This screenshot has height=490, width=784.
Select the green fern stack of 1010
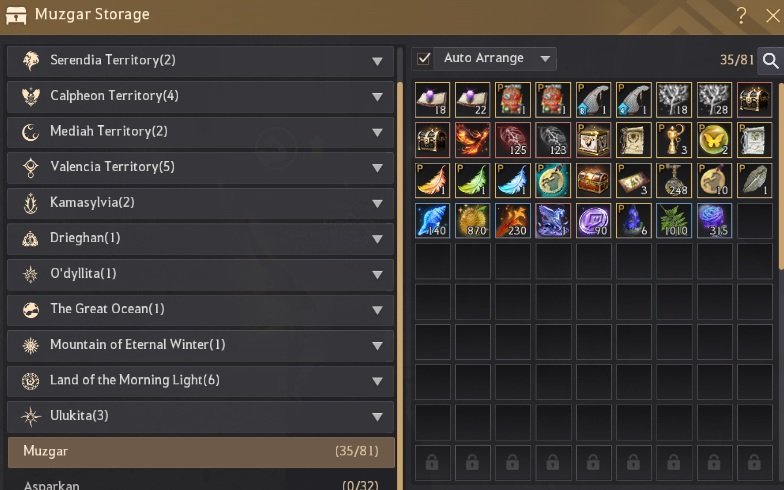tap(674, 221)
